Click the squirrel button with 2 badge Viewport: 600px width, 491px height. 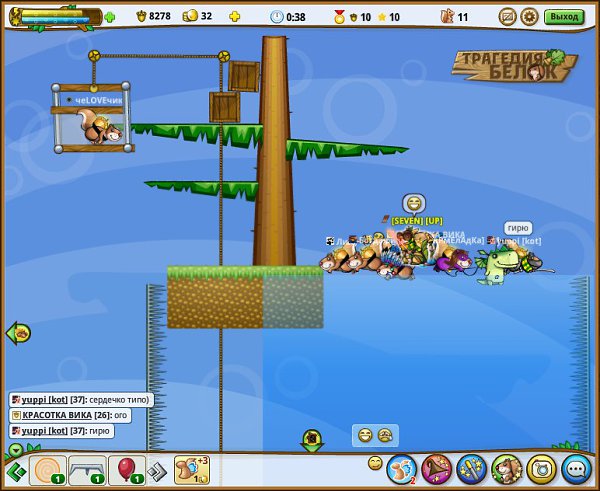(401, 468)
